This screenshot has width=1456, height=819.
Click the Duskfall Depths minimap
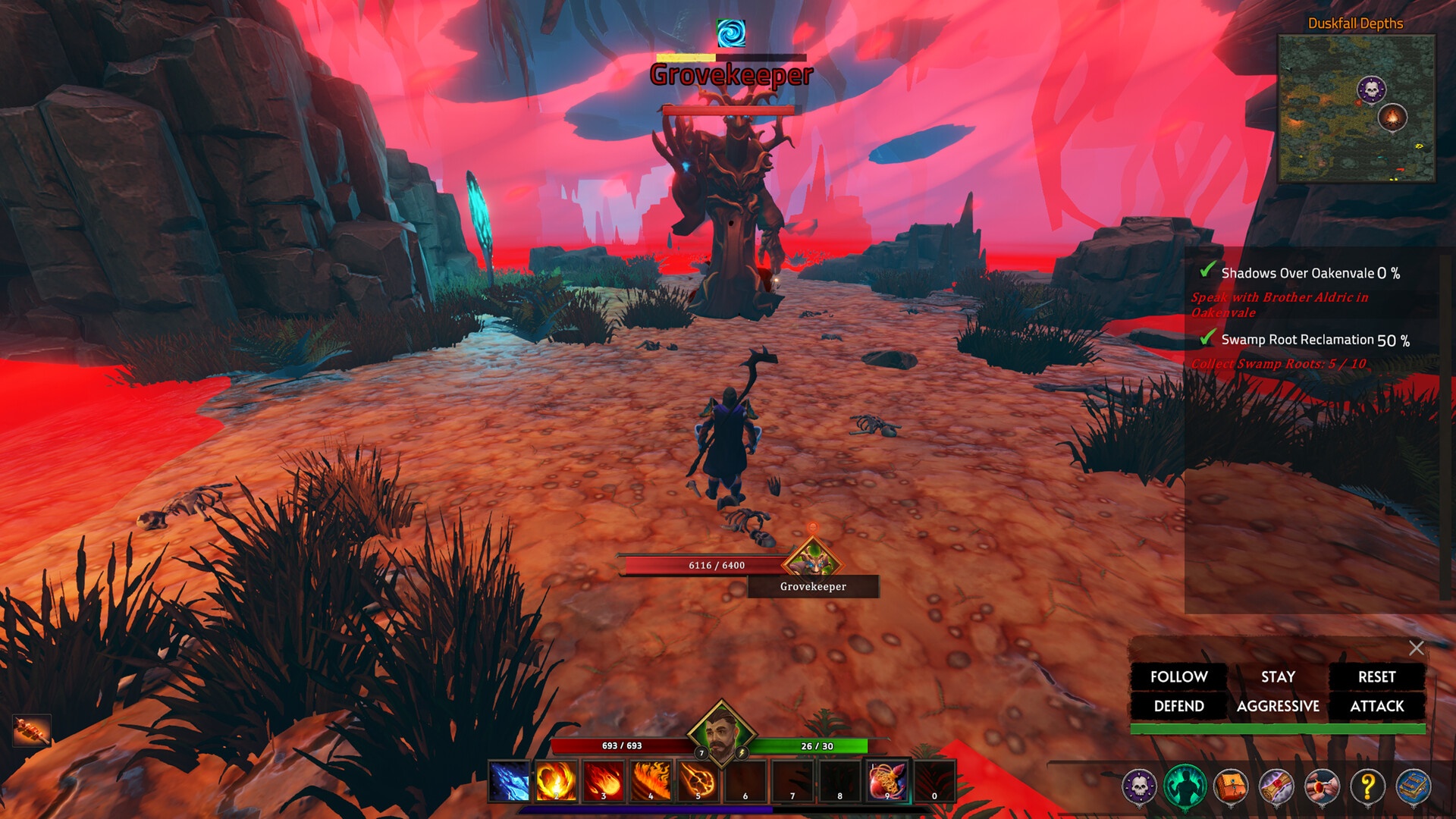coord(1356,108)
